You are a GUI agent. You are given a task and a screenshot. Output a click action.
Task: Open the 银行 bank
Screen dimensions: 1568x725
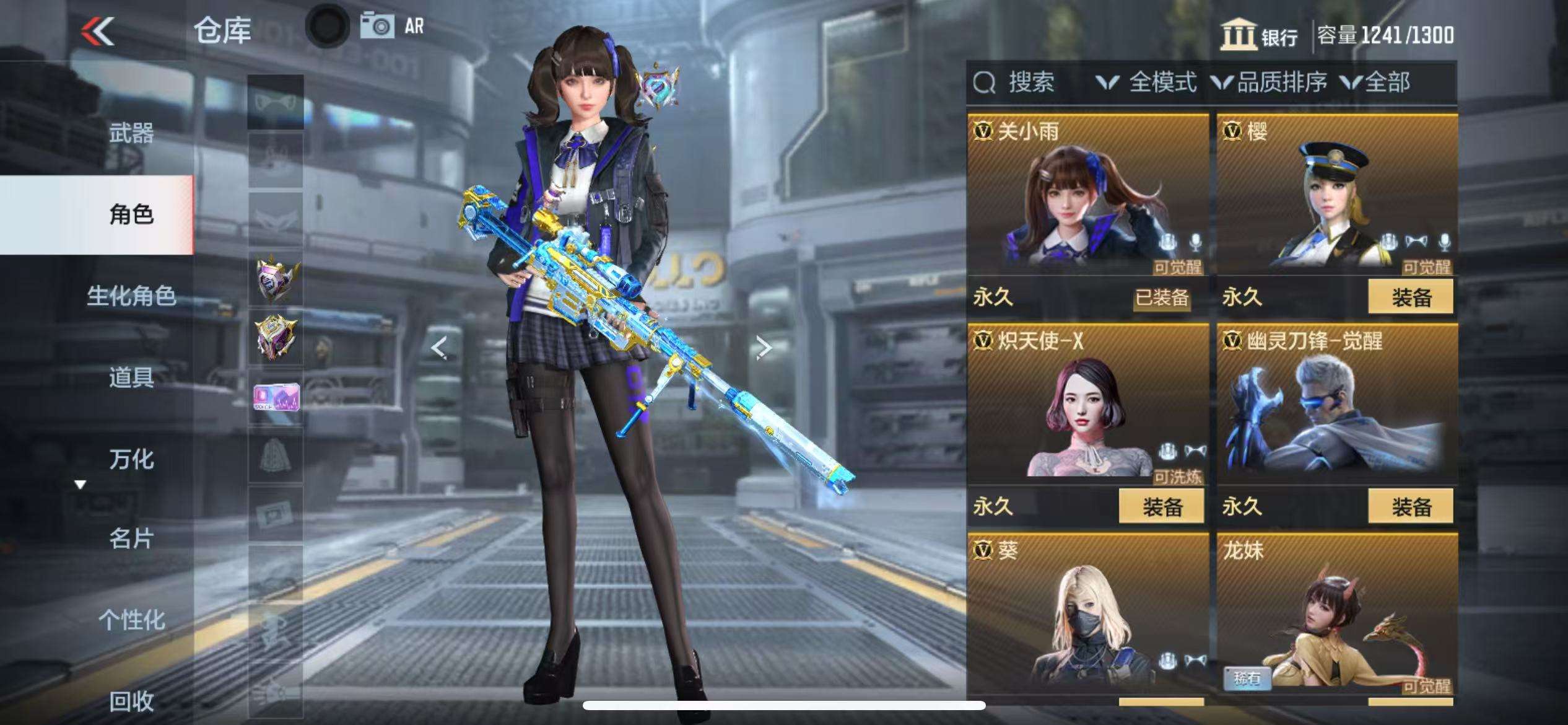coord(1260,35)
